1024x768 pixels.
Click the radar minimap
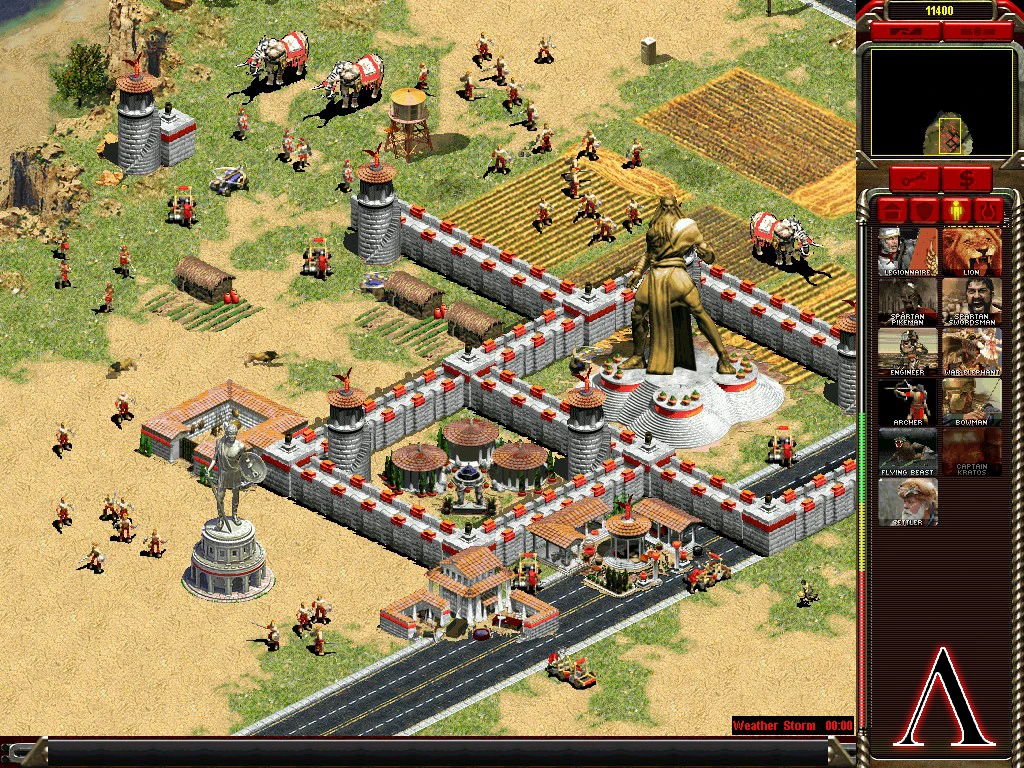pos(941,103)
